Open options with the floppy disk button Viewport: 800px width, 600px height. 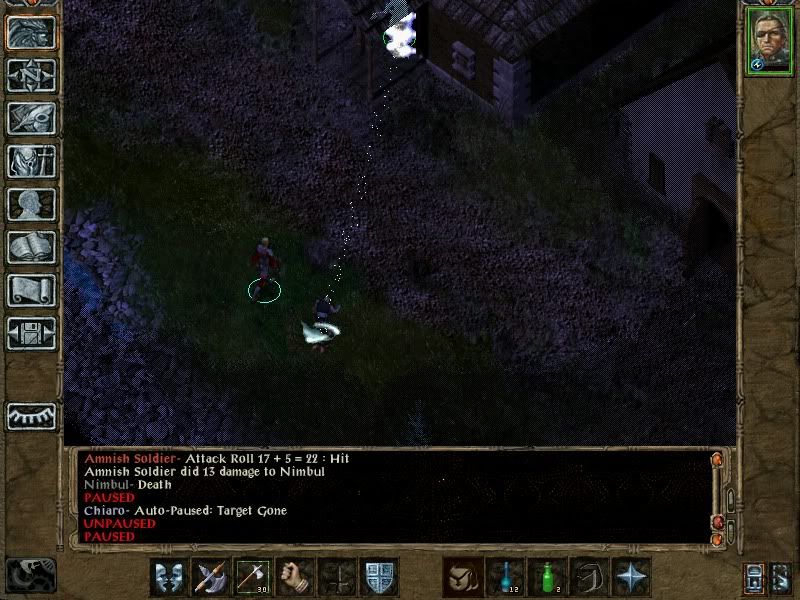point(31,333)
